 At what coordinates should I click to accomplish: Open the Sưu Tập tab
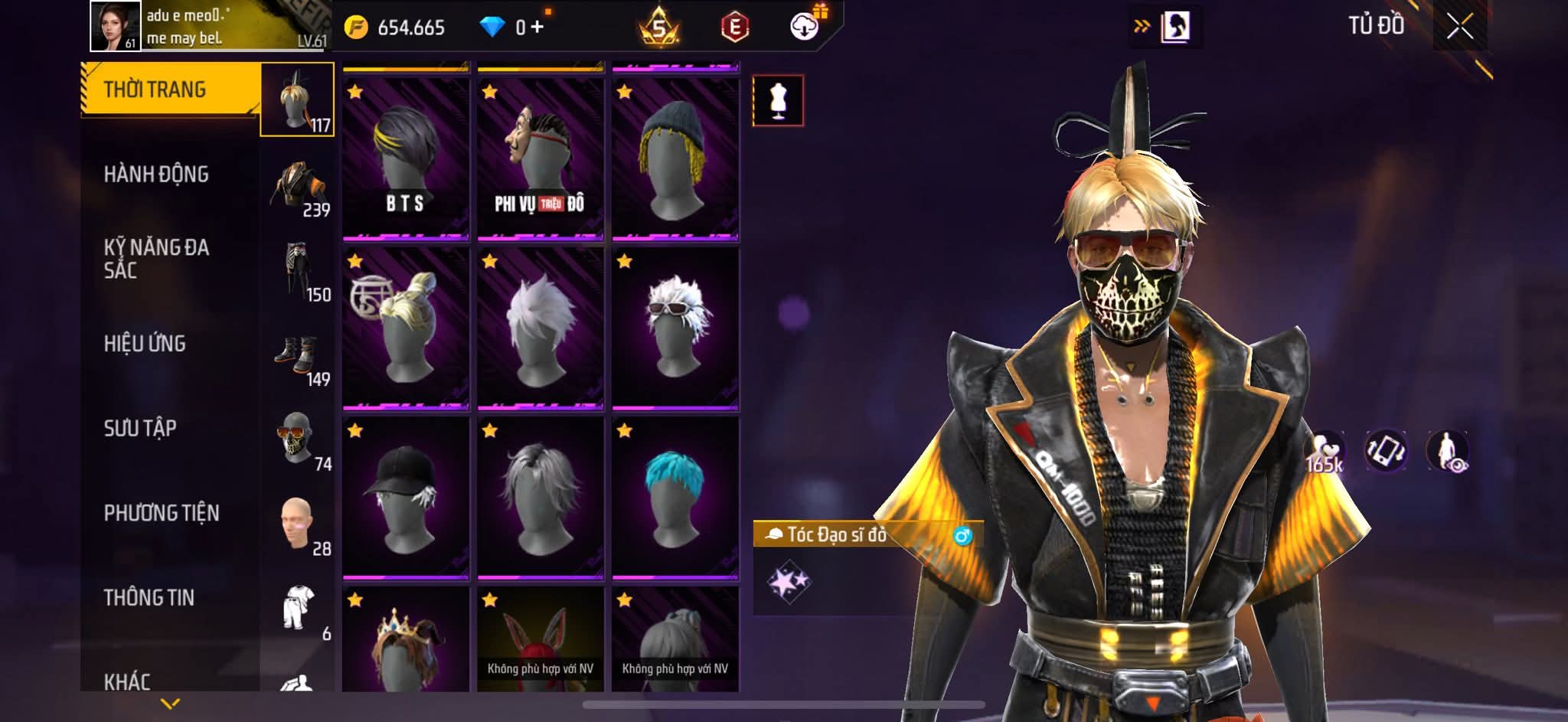140,428
